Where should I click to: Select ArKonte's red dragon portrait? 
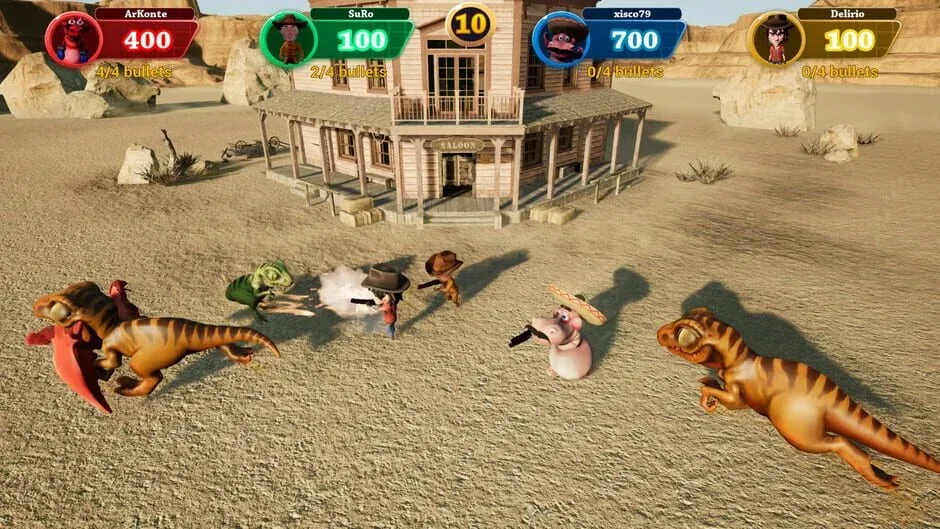73,39
